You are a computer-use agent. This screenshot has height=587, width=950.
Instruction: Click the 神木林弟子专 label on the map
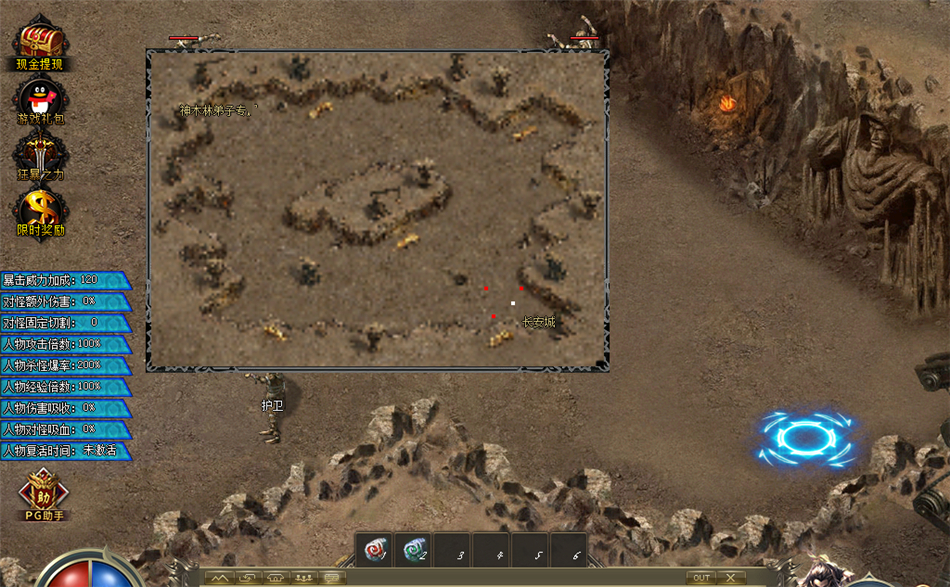pyautogui.click(x=218, y=110)
